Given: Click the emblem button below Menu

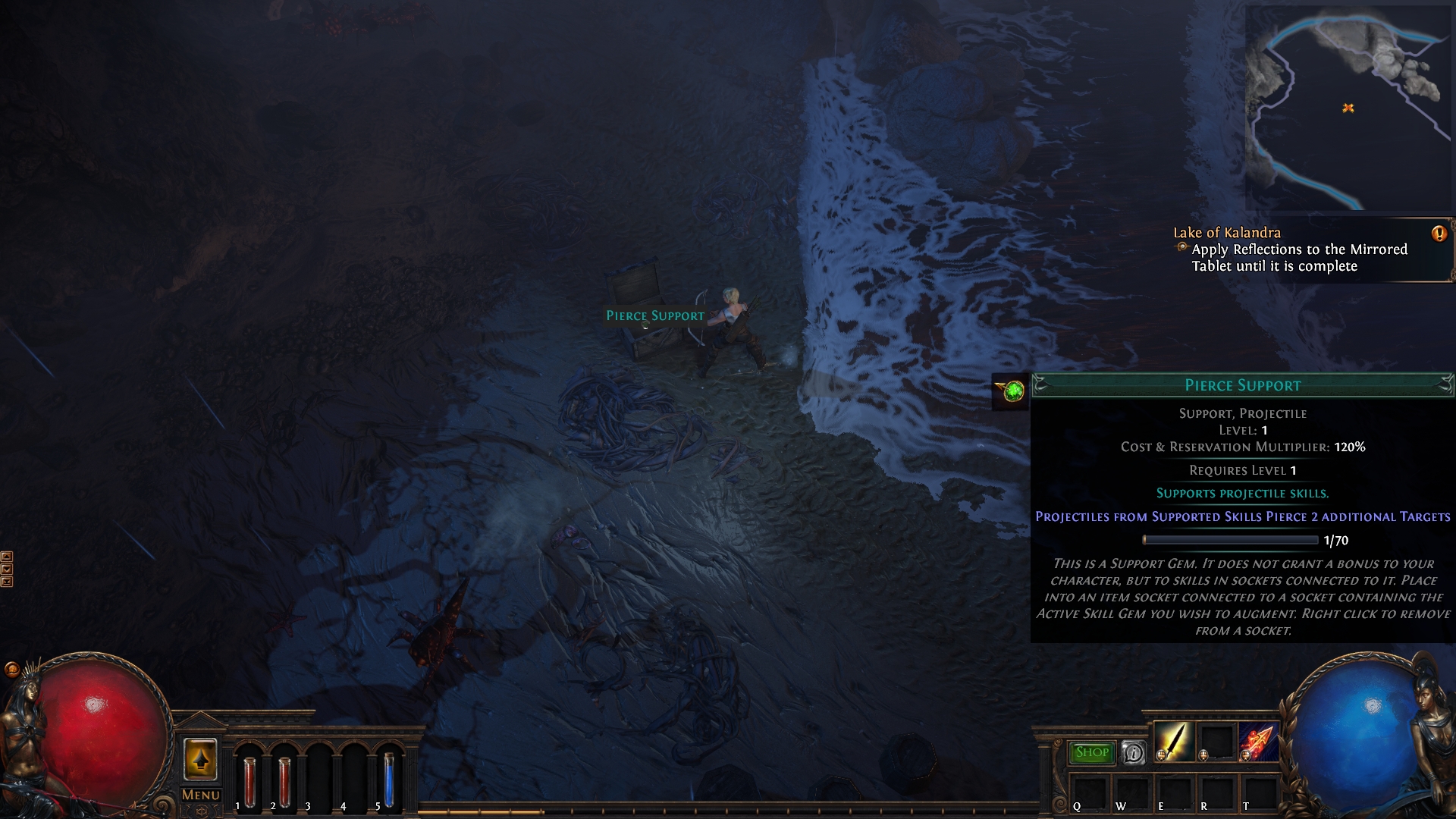Looking at the screenshot, I should coord(201,811).
